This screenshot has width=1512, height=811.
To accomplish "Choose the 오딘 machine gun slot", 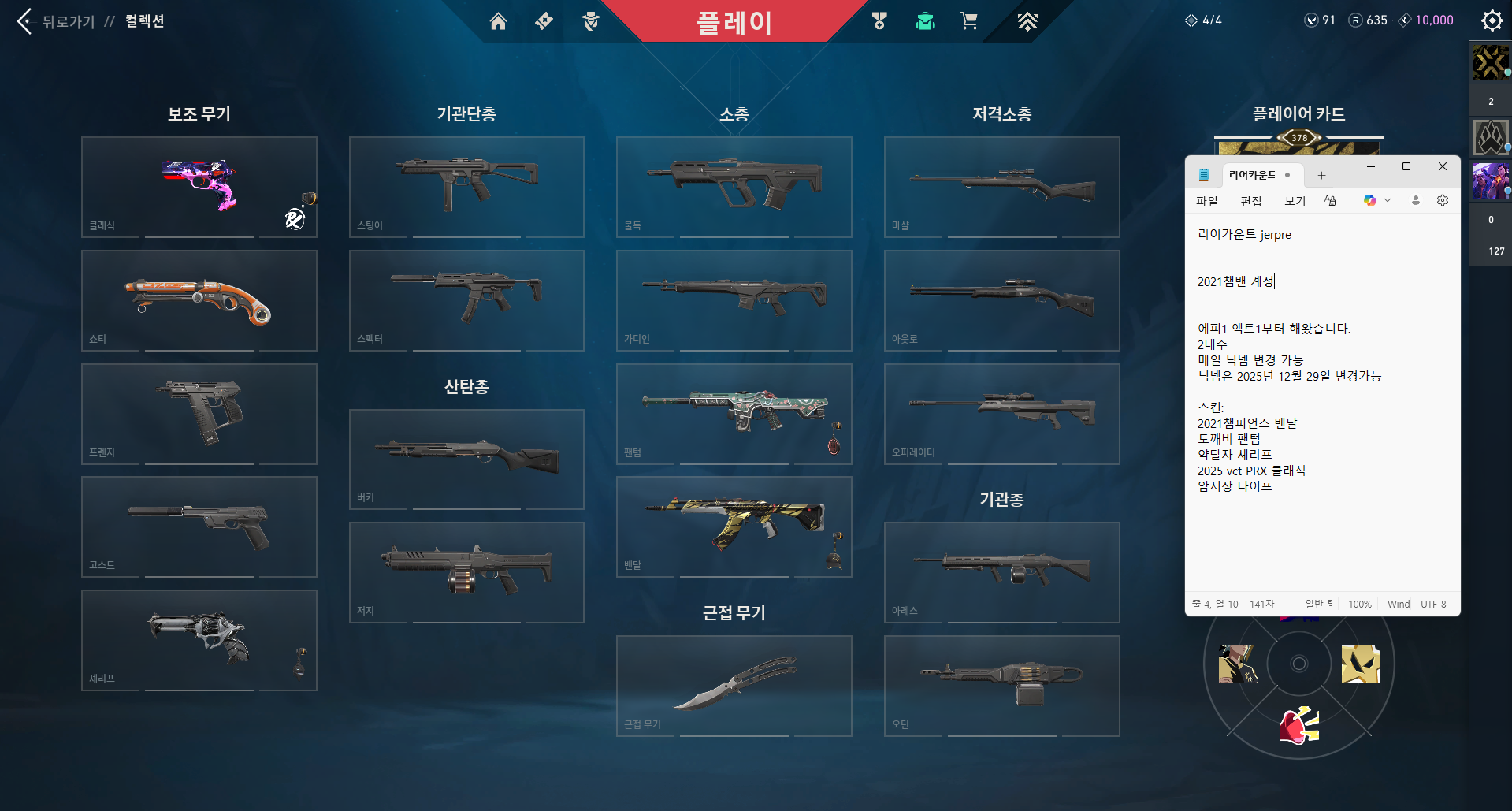I will [1001, 686].
